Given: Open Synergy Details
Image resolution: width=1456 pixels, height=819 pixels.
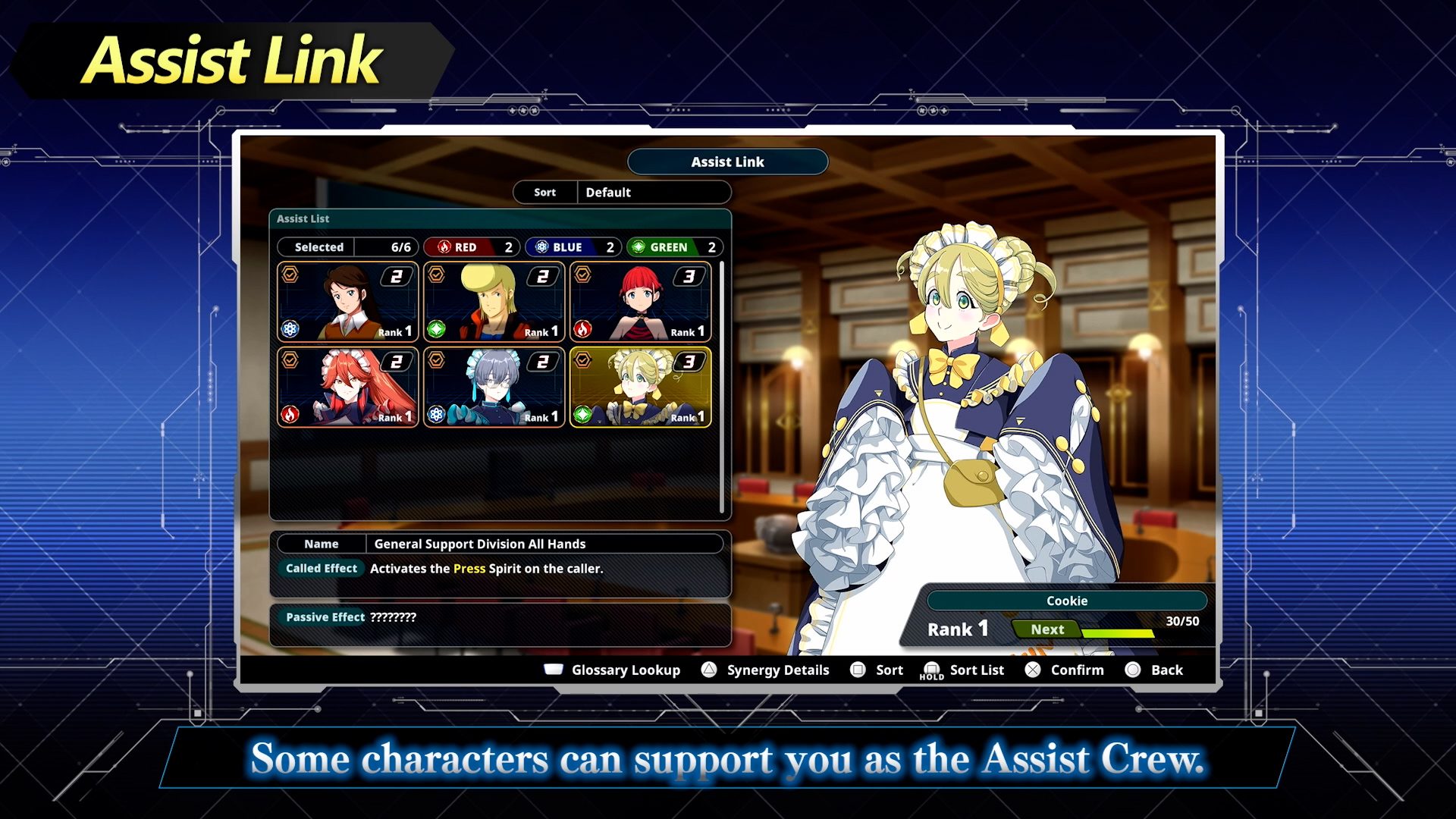Looking at the screenshot, I should coord(765,670).
